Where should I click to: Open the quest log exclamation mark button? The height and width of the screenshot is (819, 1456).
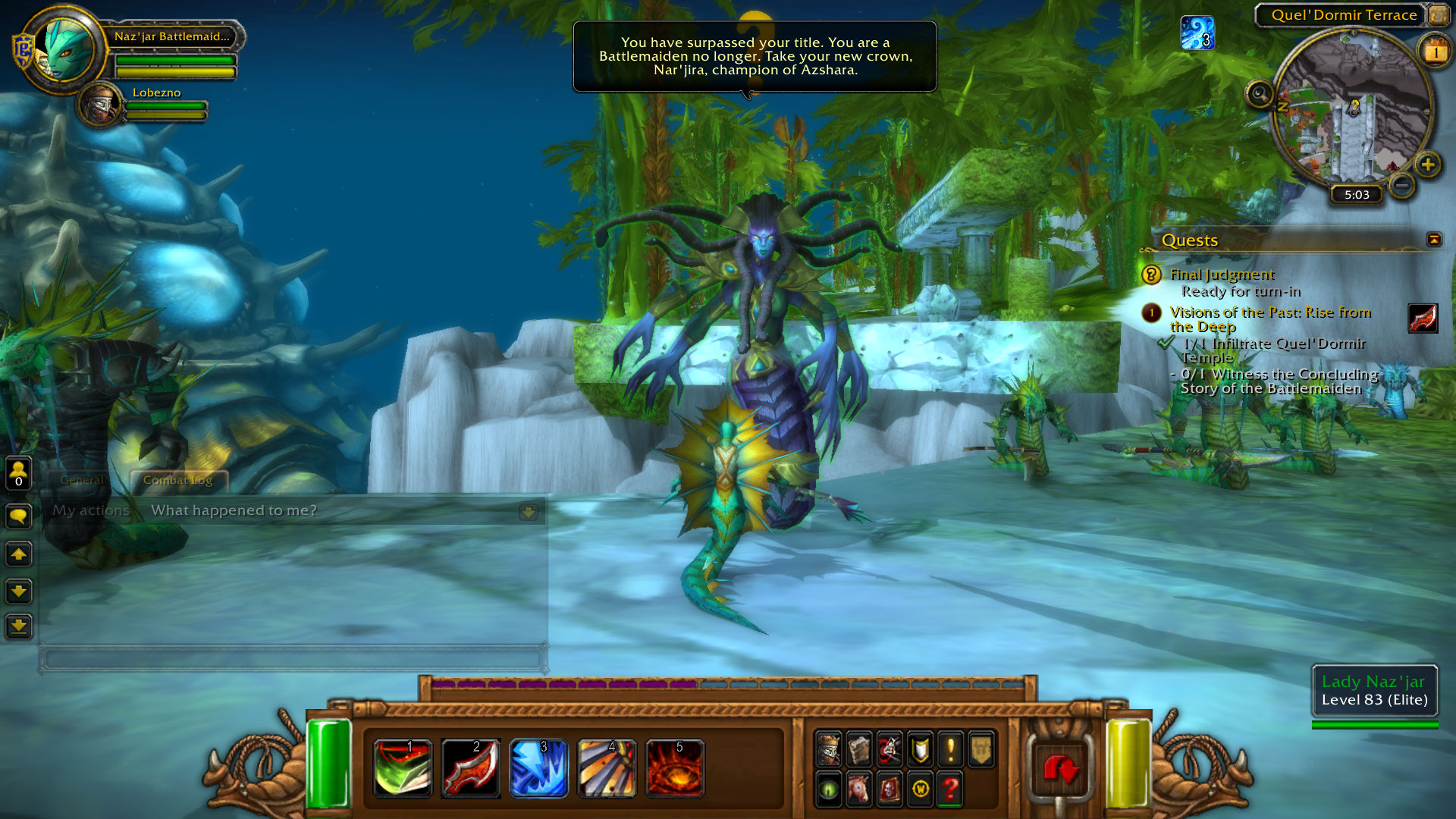pyautogui.click(x=950, y=749)
